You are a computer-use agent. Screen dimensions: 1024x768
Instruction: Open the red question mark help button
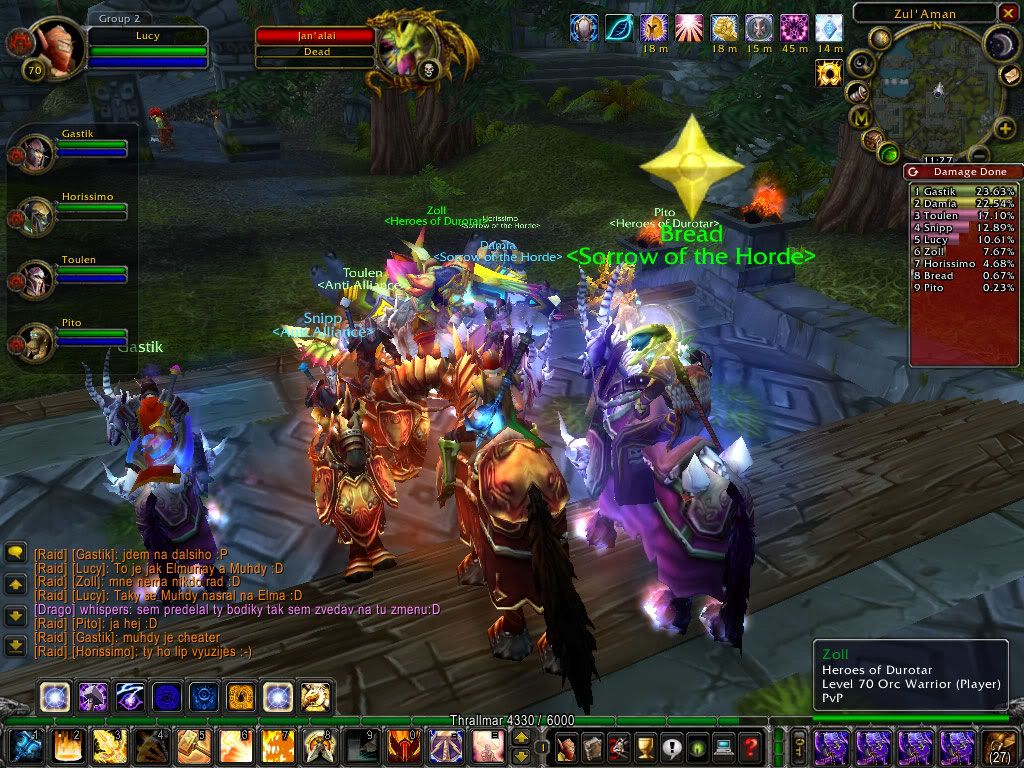750,746
